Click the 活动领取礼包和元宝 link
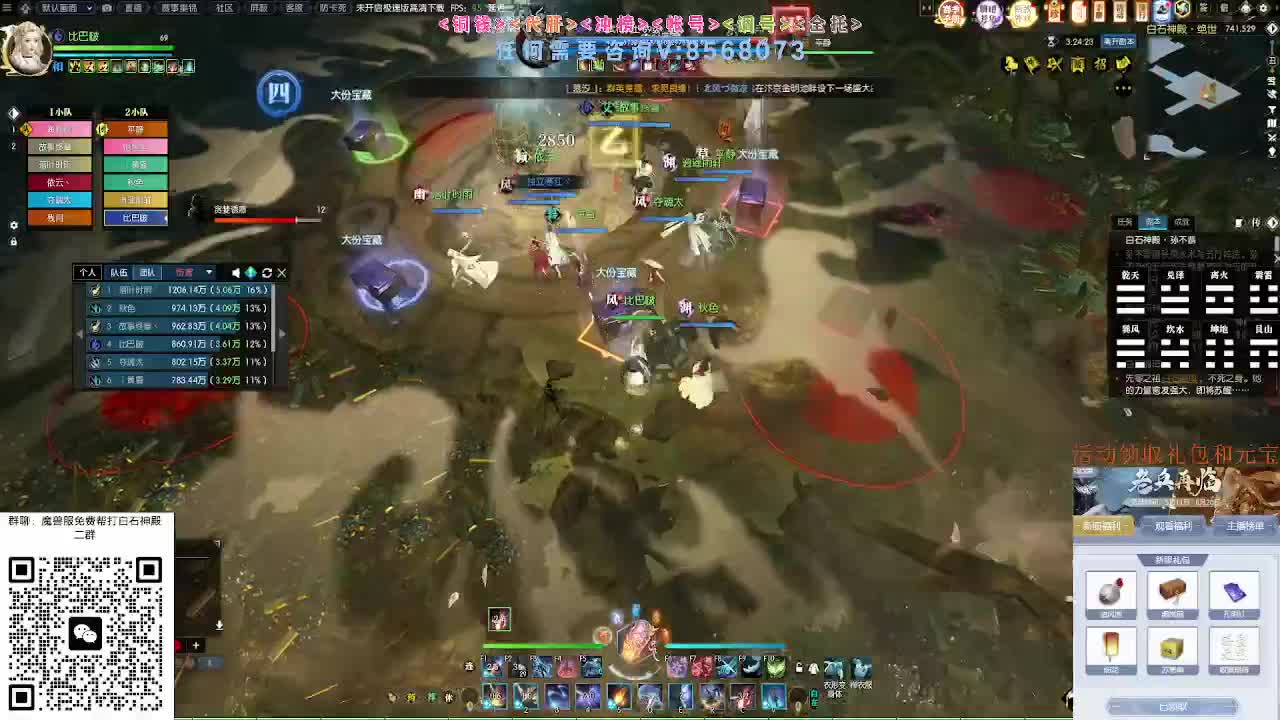The height and width of the screenshot is (720, 1280). (x=1175, y=453)
